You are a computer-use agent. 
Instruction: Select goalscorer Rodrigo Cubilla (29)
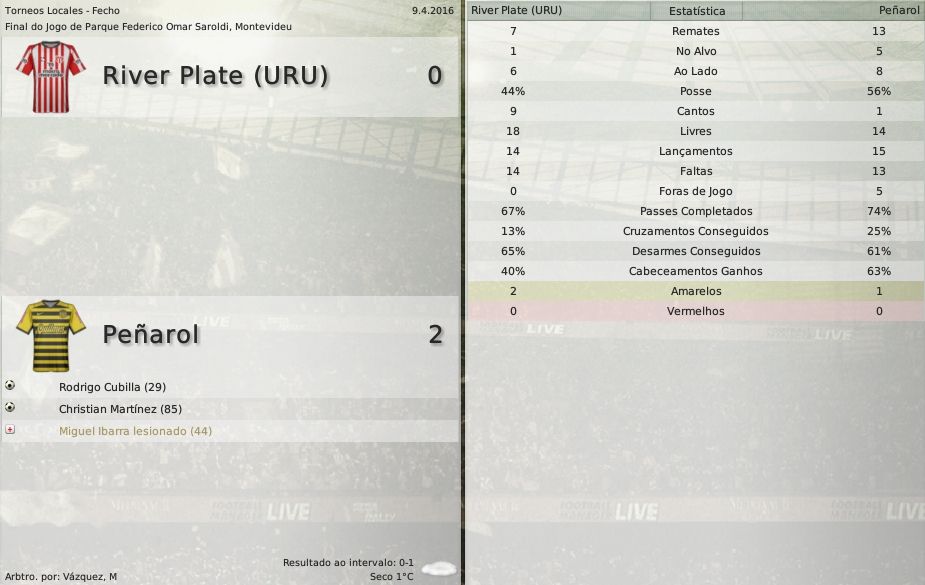point(112,387)
